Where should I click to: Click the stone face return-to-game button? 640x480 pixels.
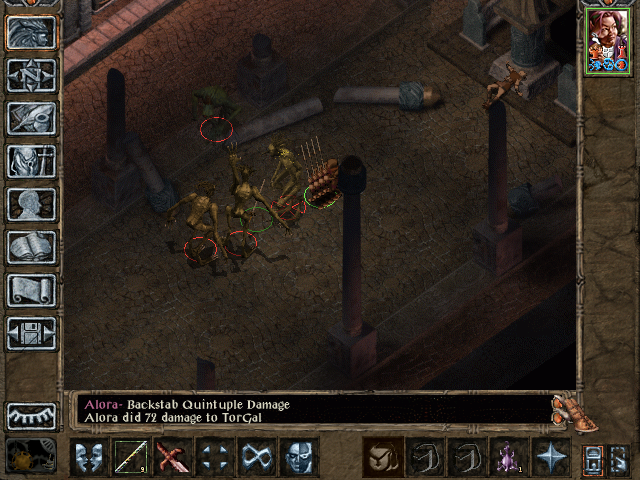32,32
